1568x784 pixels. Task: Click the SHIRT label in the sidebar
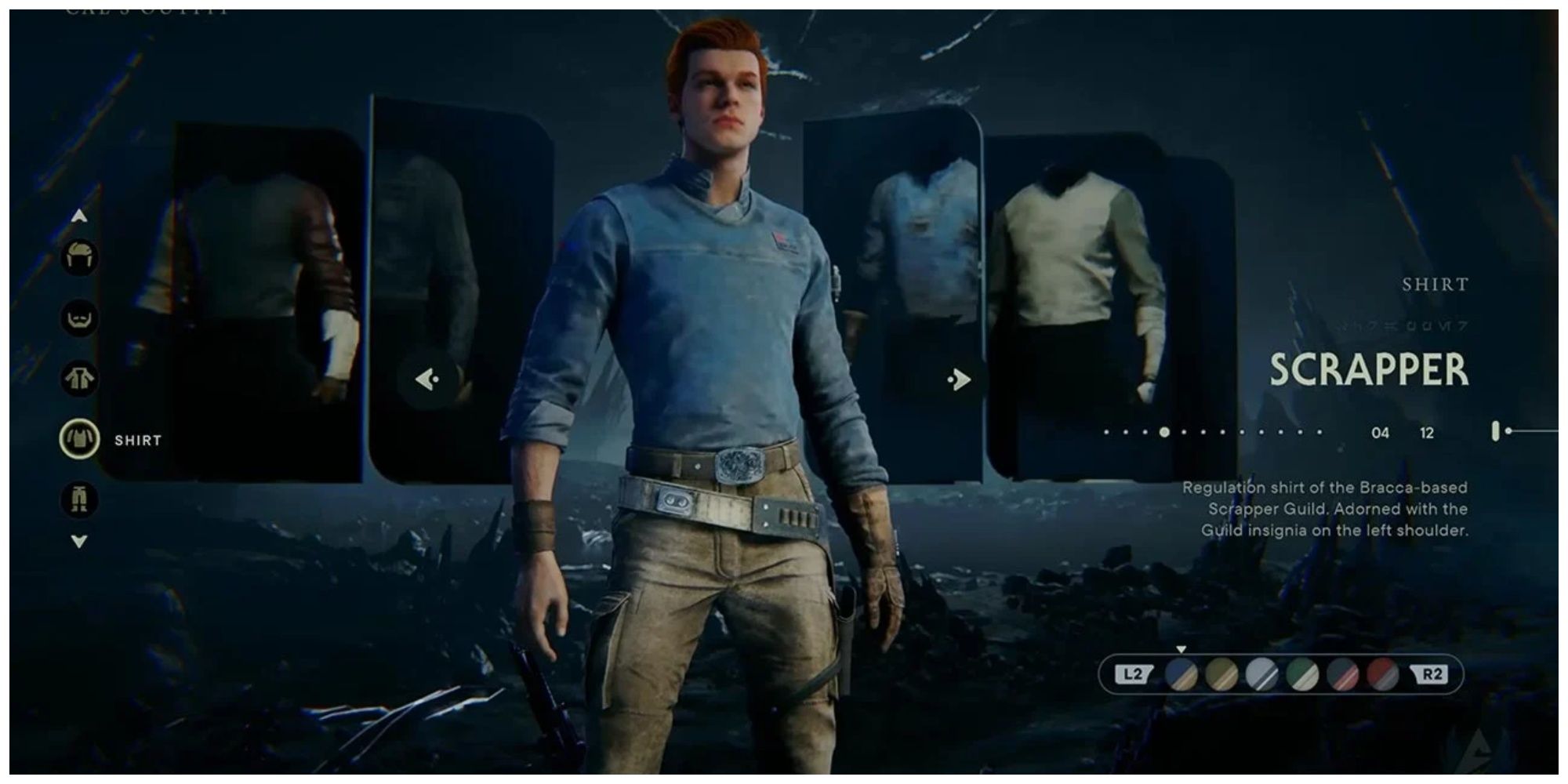[140, 440]
